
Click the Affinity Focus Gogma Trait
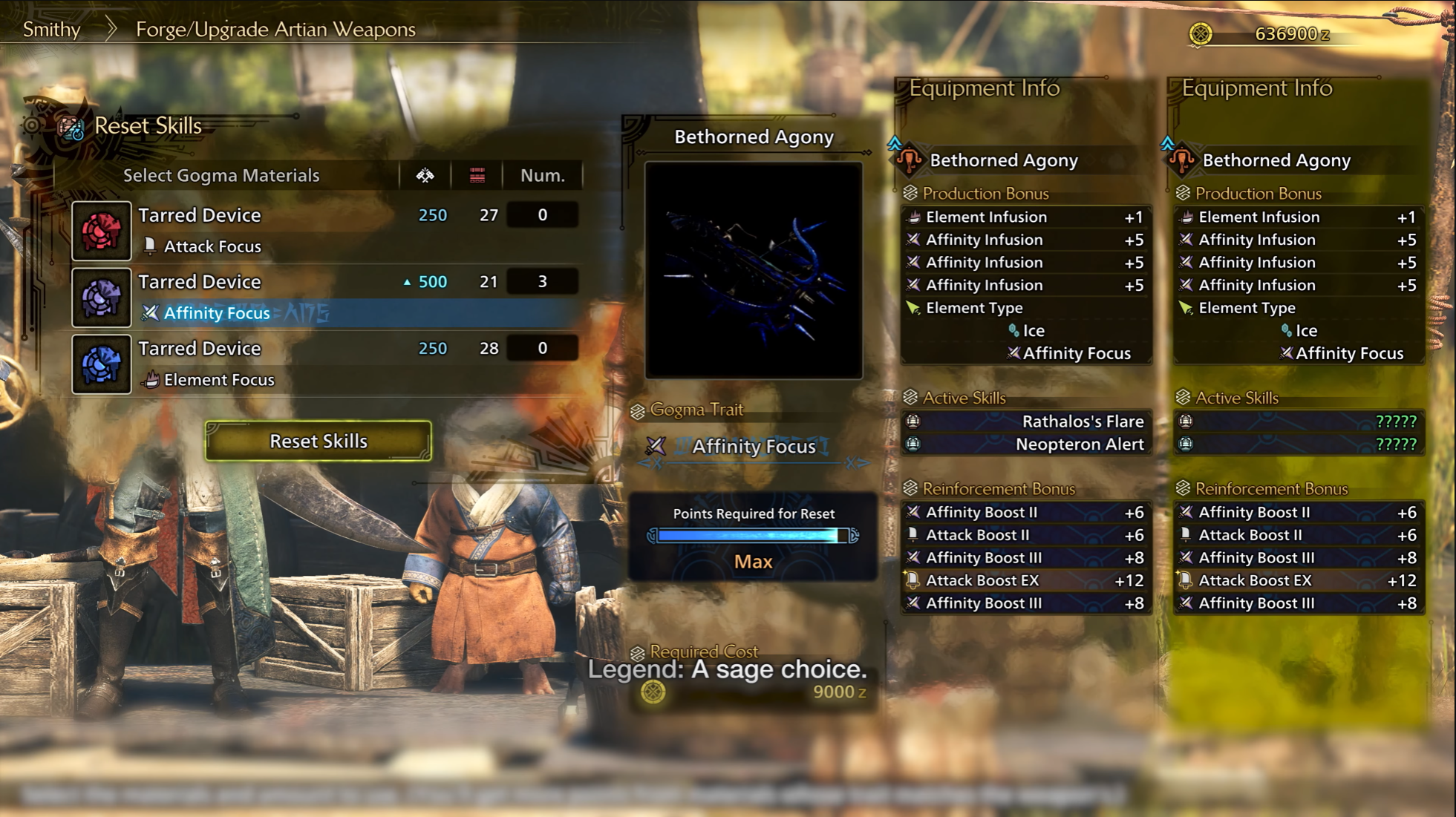(x=753, y=447)
